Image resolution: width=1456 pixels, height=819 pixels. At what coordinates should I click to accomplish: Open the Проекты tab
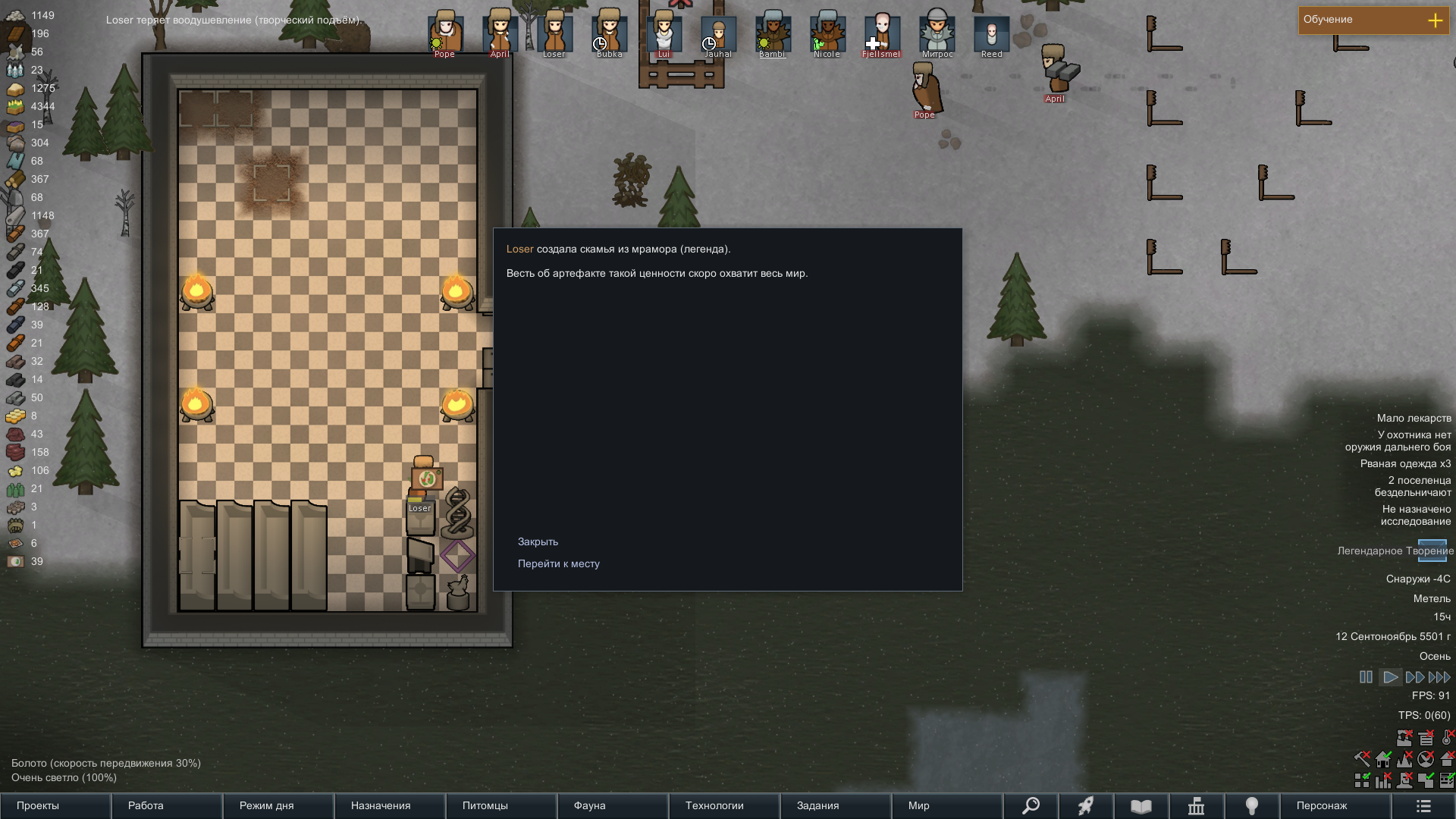(38, 805)
